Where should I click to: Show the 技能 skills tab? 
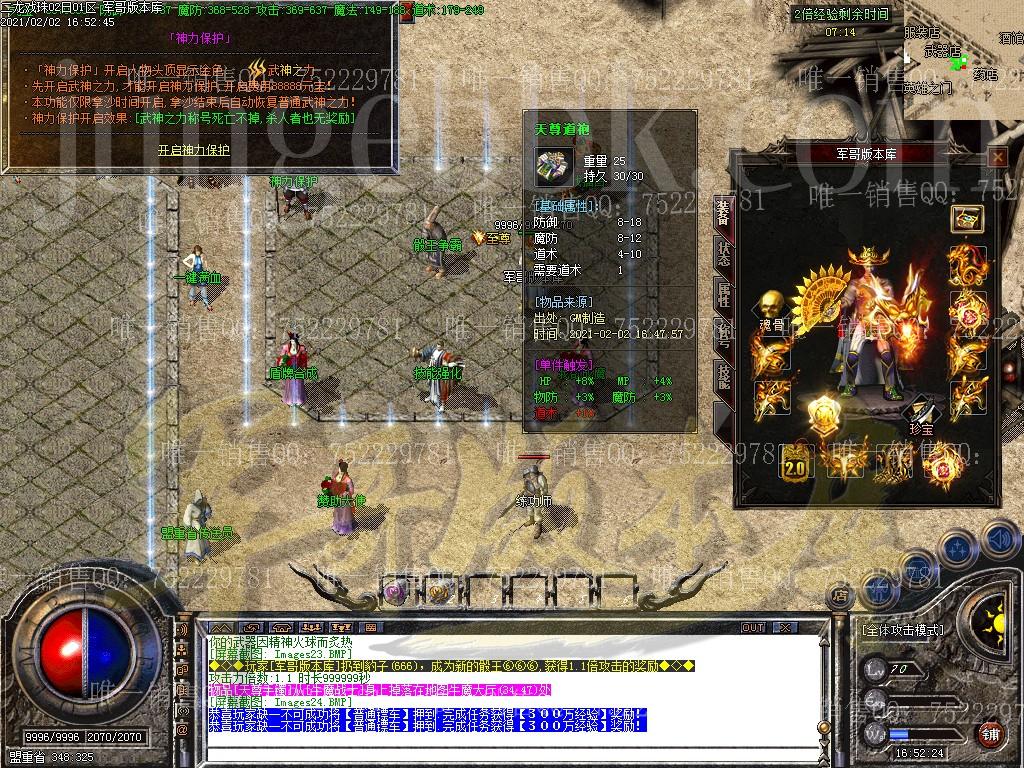[x=722, y=375]
